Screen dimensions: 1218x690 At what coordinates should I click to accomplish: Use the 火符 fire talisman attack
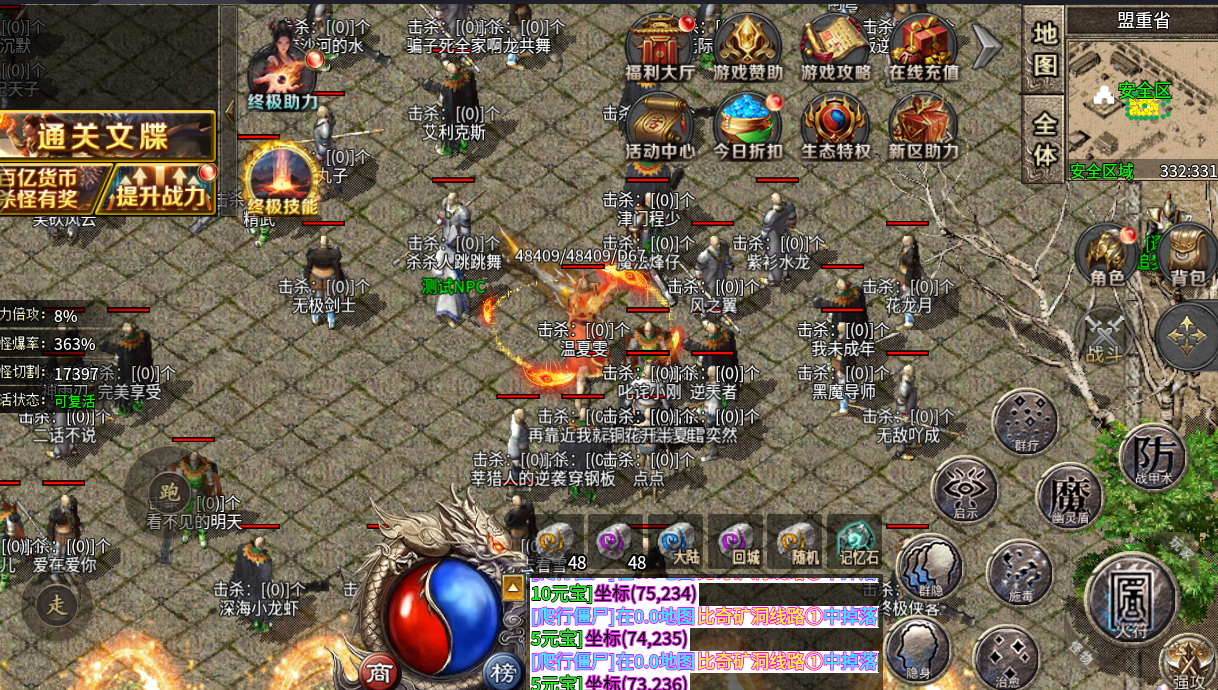tap(1130, 597)
